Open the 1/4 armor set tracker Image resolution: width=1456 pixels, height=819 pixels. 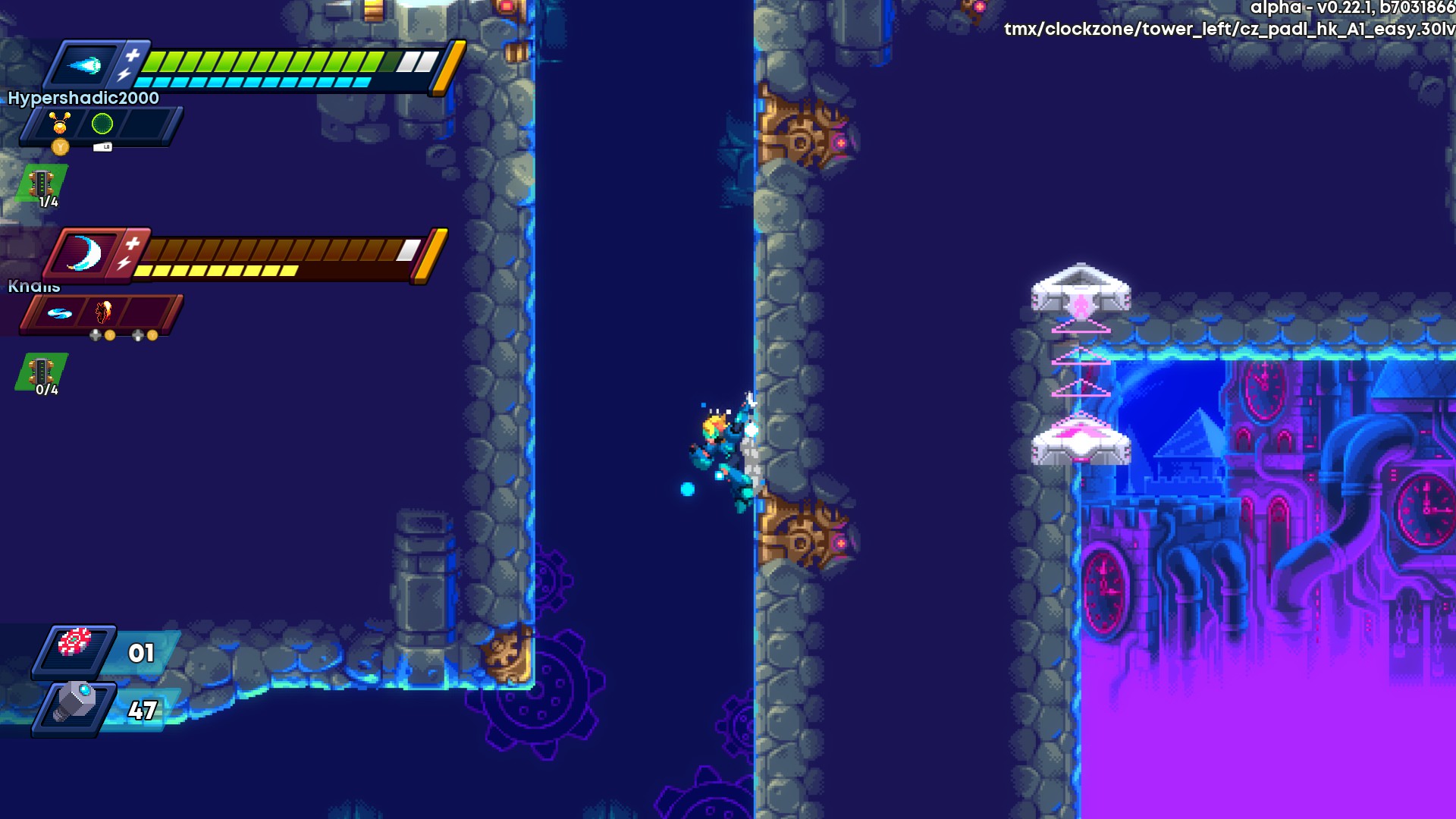[42, 186]
